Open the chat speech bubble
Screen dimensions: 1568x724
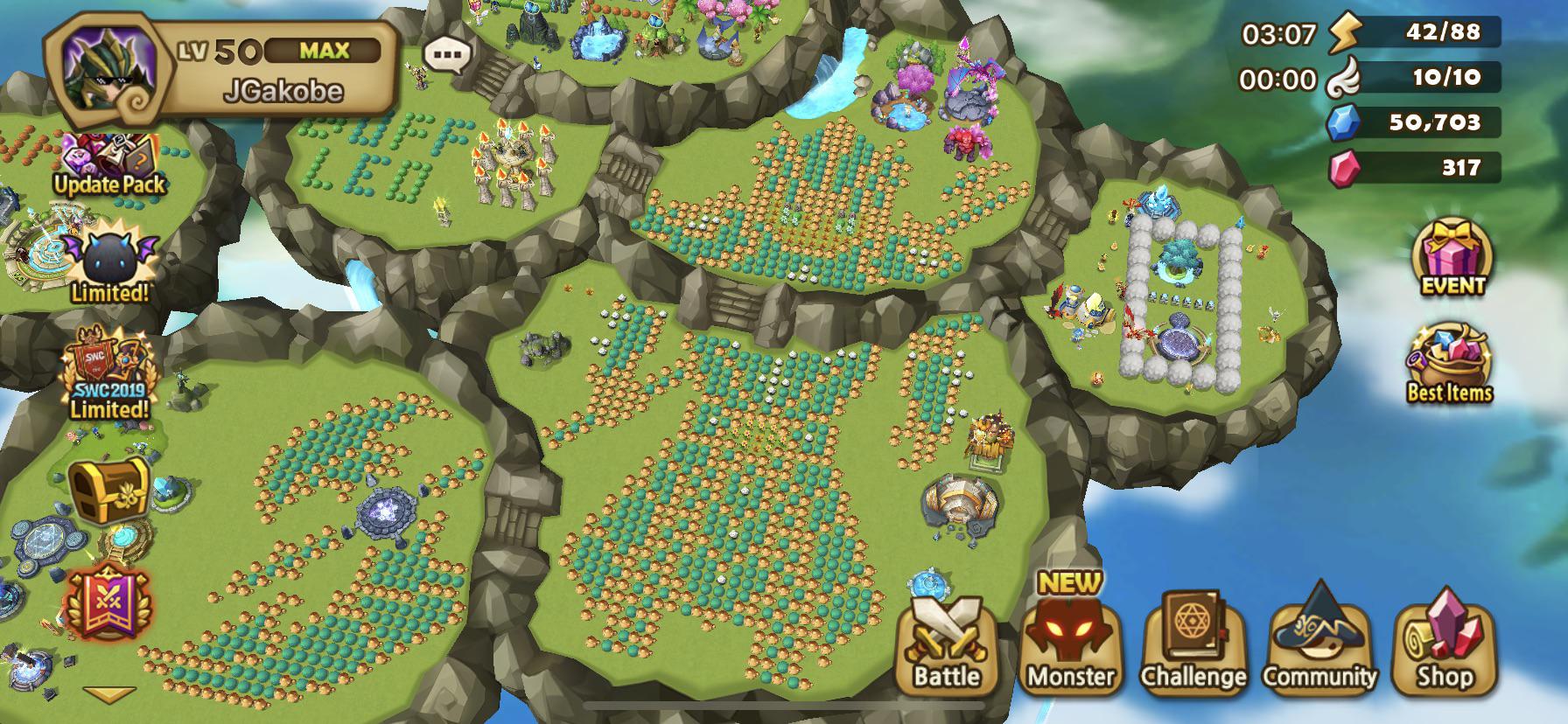[x=448, y=55]
